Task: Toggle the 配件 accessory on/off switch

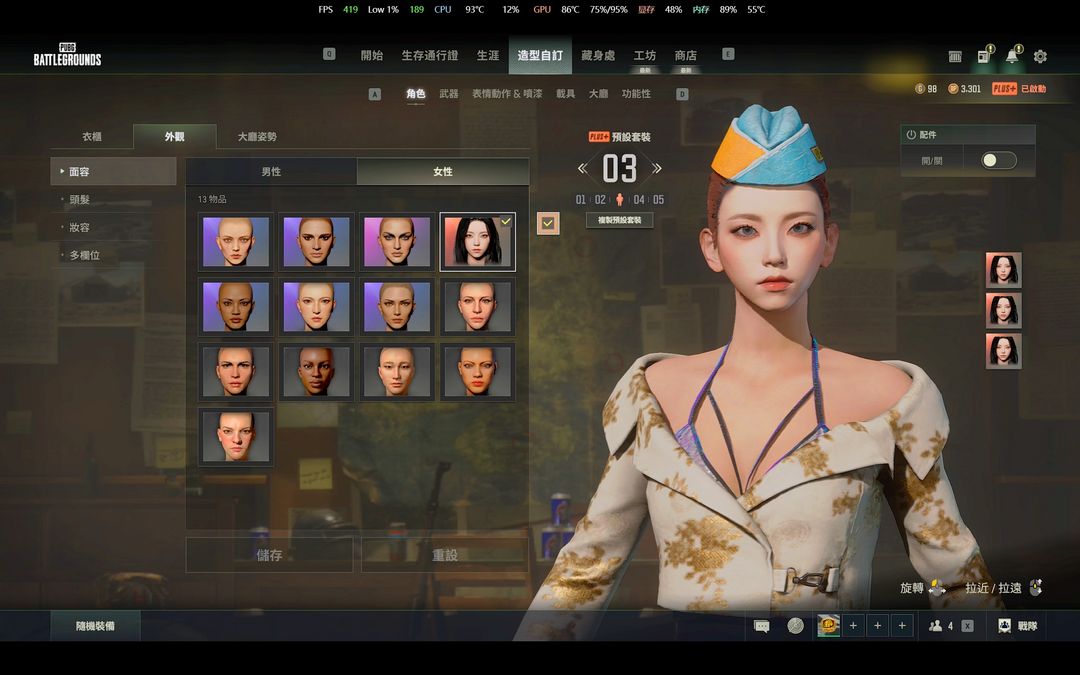Action: (998, 160)
